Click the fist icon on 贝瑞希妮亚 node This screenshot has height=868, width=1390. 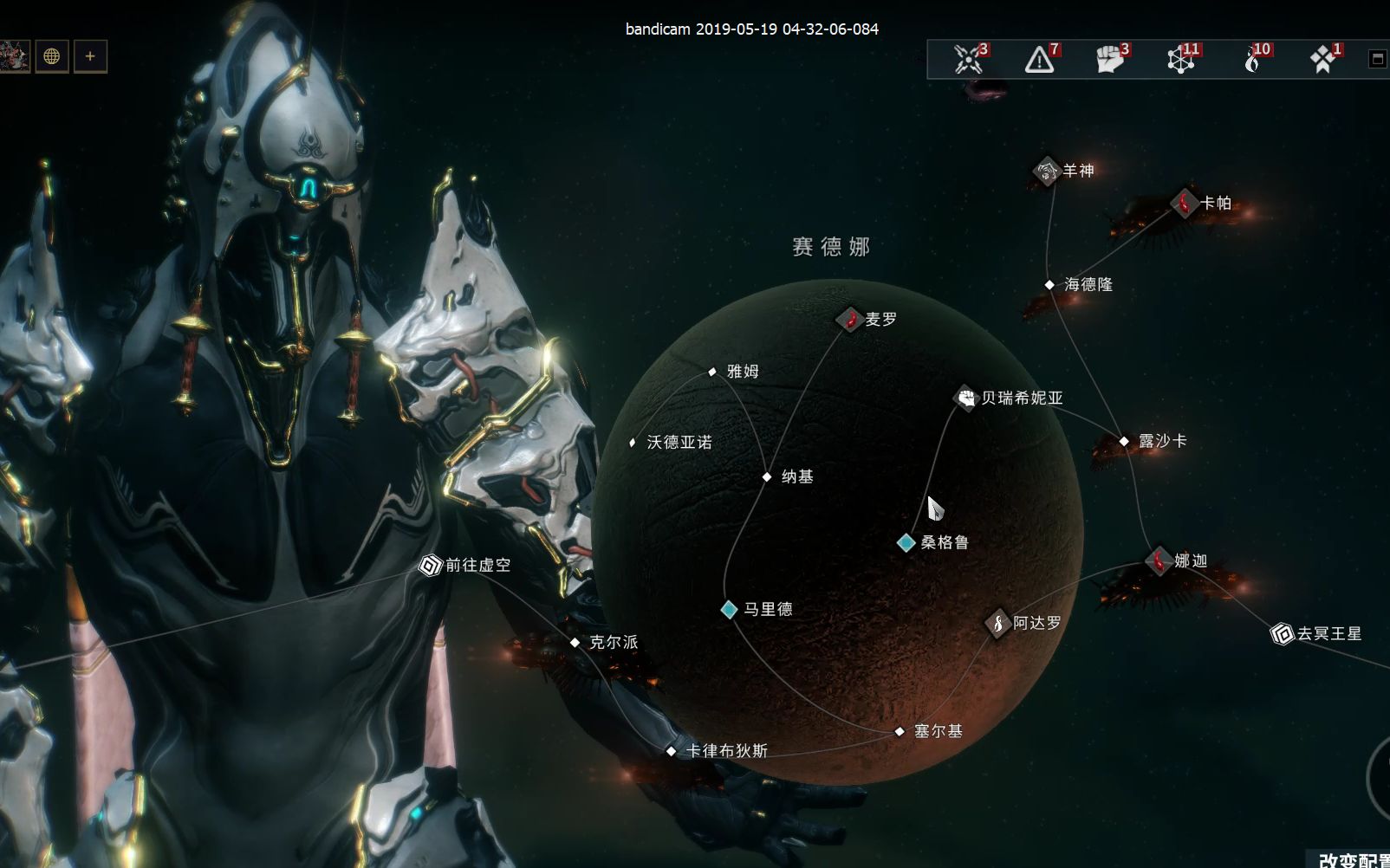965,398
